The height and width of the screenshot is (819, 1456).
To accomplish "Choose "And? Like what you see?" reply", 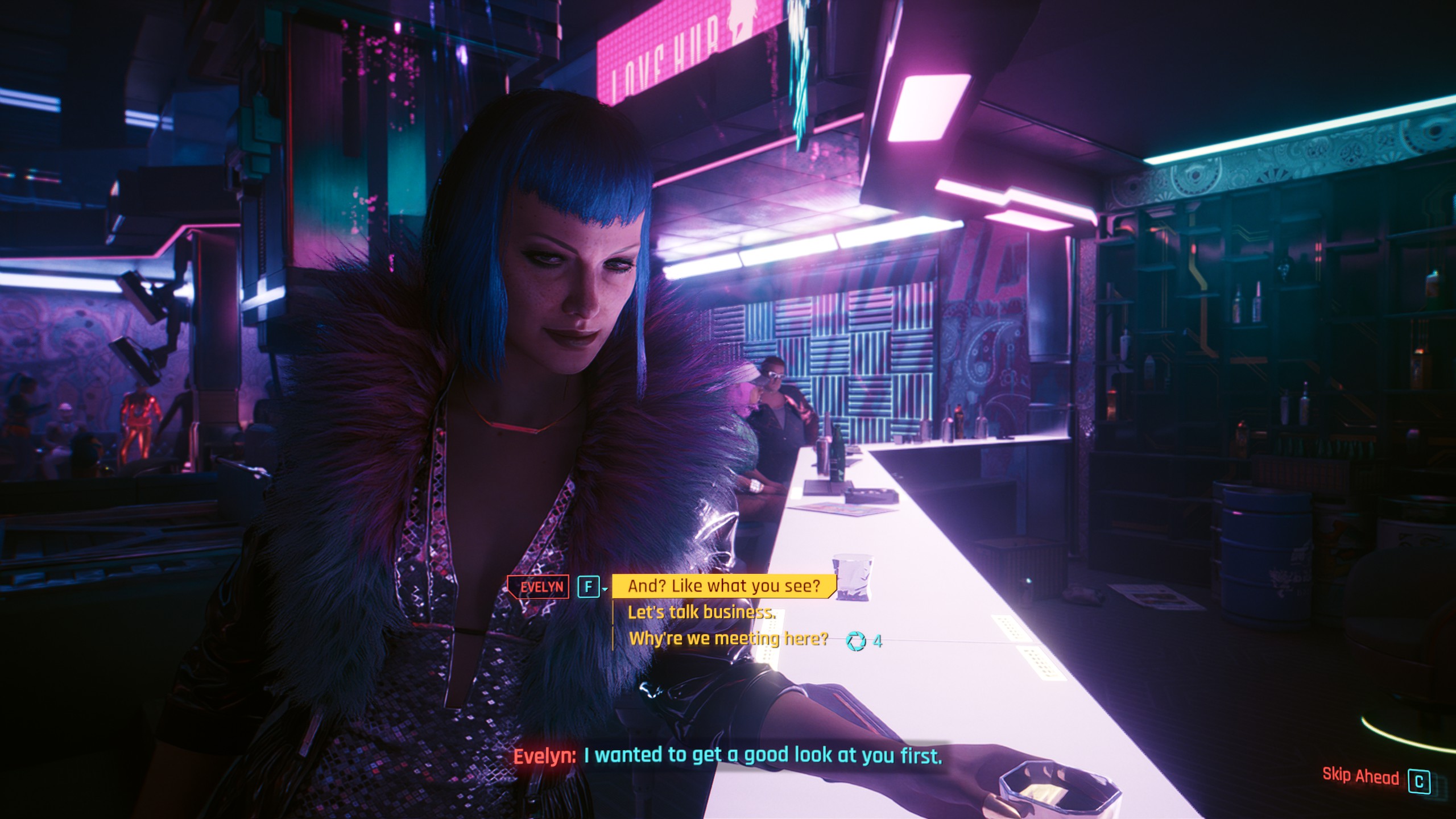I will click(x=723, y=586).
